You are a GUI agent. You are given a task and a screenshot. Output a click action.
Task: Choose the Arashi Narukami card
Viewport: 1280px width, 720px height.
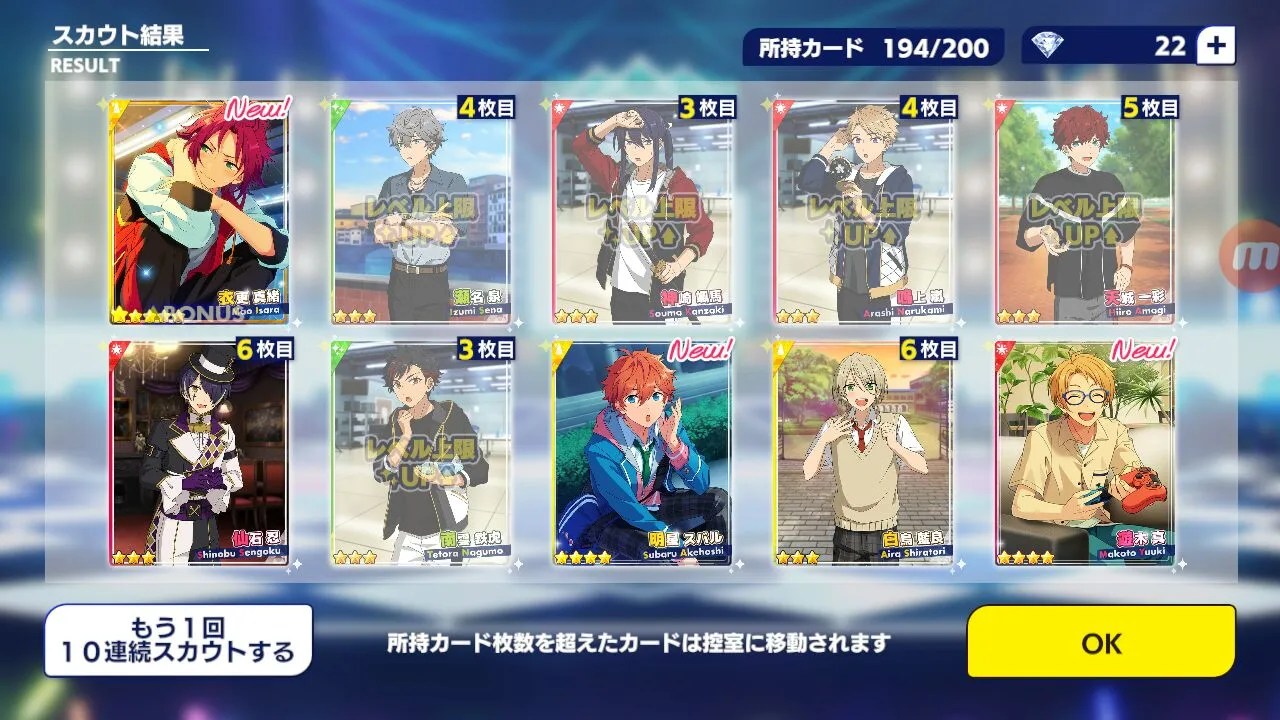click(865, 211)
